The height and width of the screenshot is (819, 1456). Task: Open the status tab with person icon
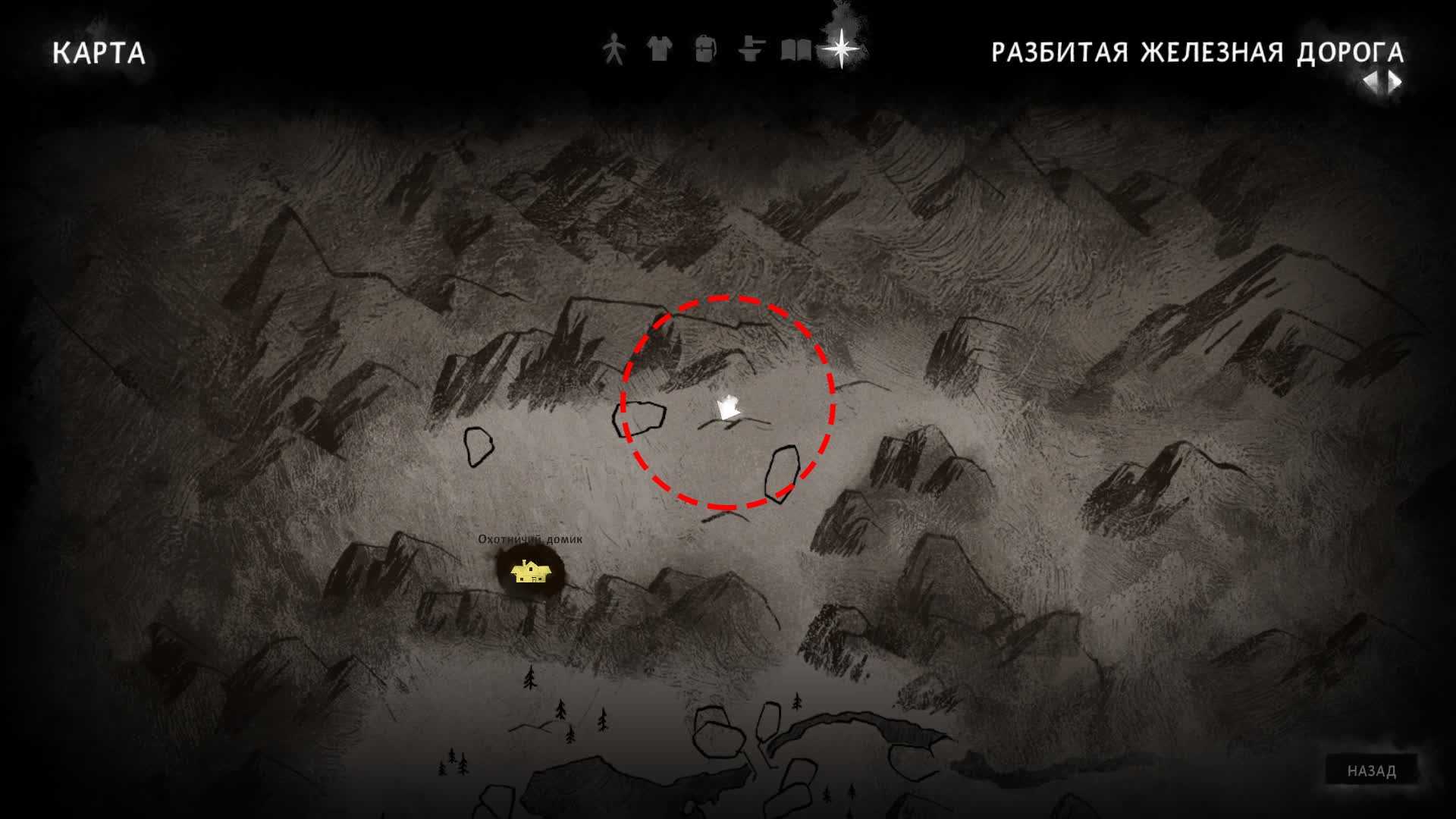pyautogui.click(x=613, y=50)
